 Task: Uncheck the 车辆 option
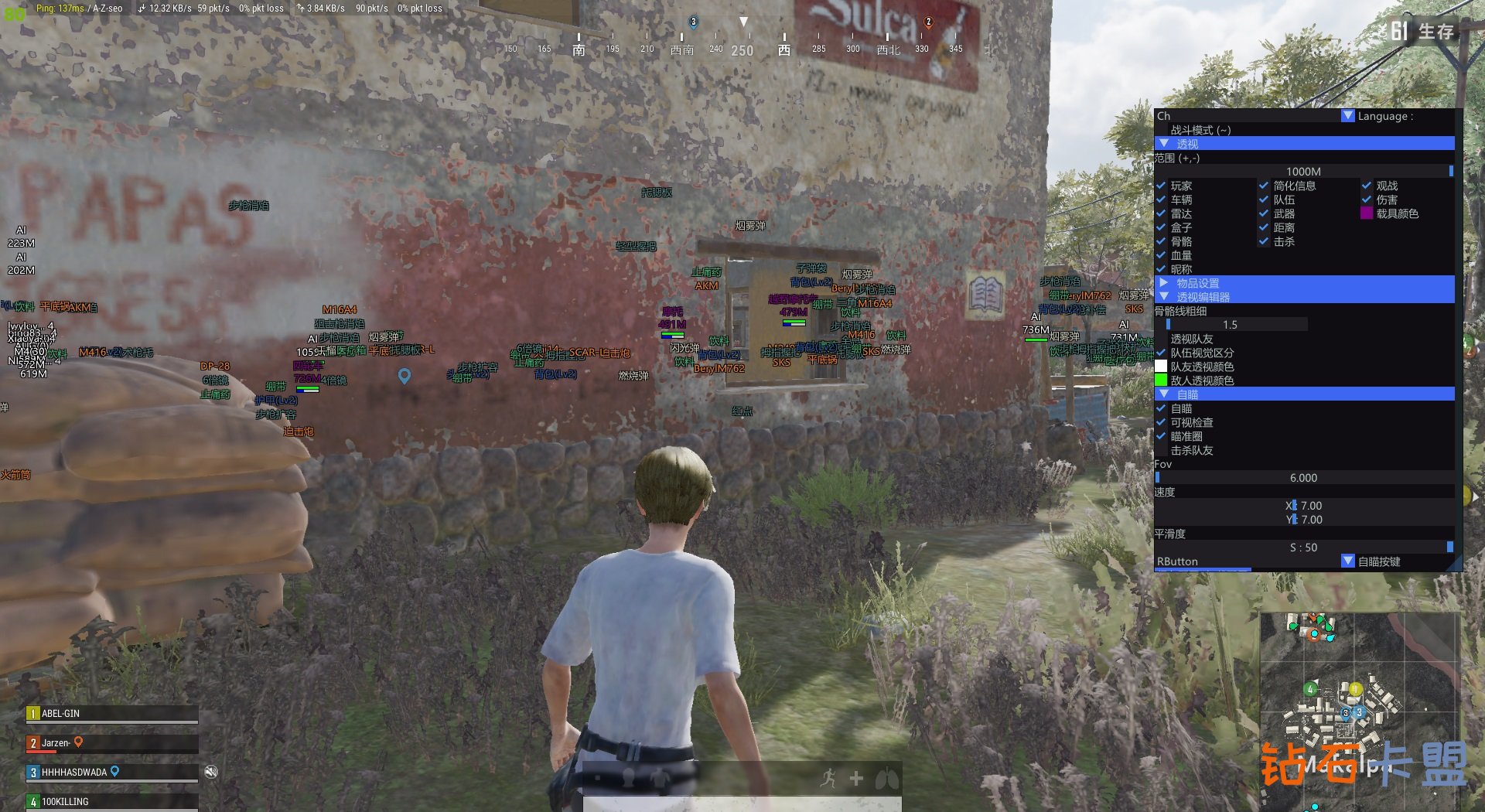click(x=1162, y=200)
